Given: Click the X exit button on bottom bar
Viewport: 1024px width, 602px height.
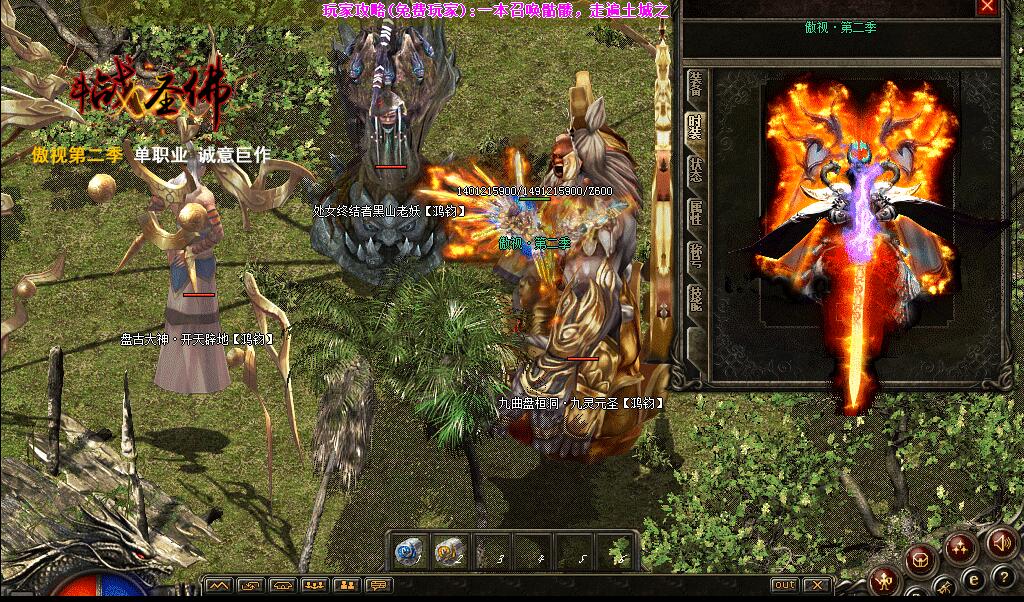Looking at the screenshot, I should coord(817,585).
